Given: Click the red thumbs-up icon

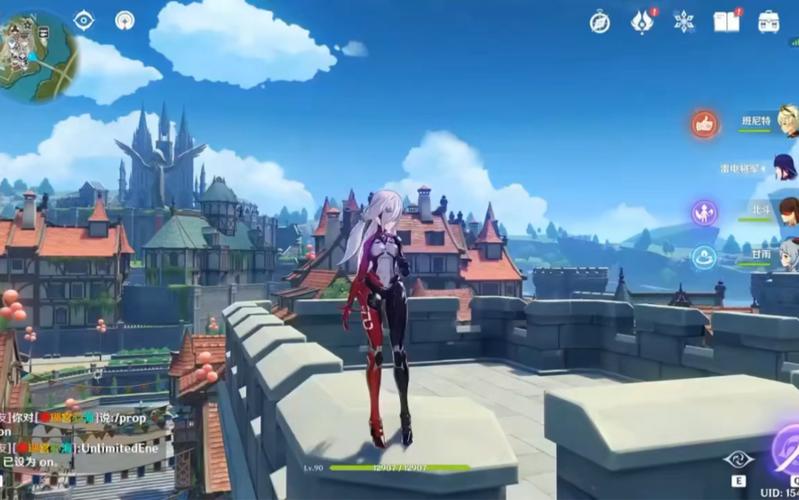Looking at the screenshot, I should [705, 124].
